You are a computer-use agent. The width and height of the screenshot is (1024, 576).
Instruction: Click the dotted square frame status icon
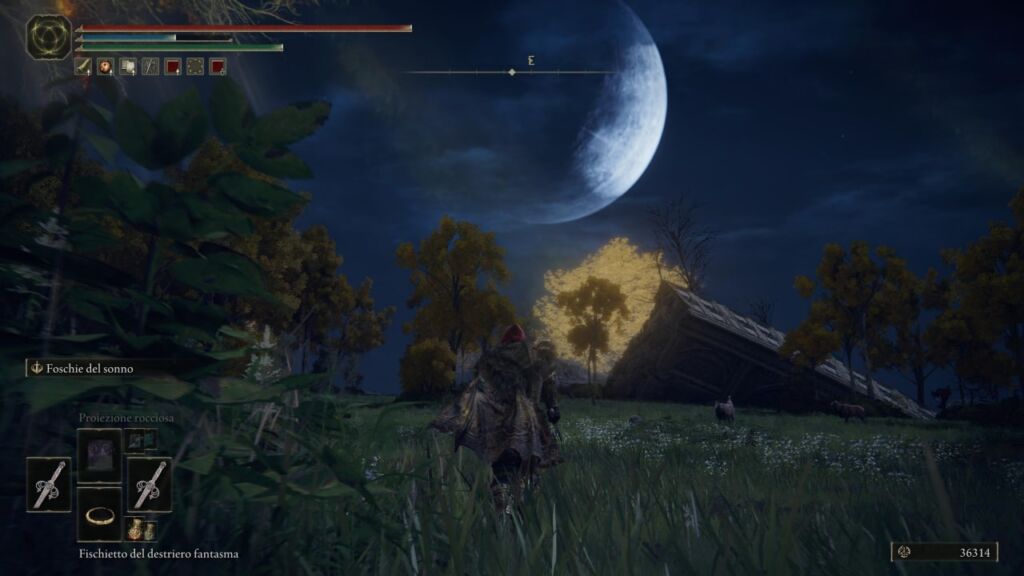(195, 67)
